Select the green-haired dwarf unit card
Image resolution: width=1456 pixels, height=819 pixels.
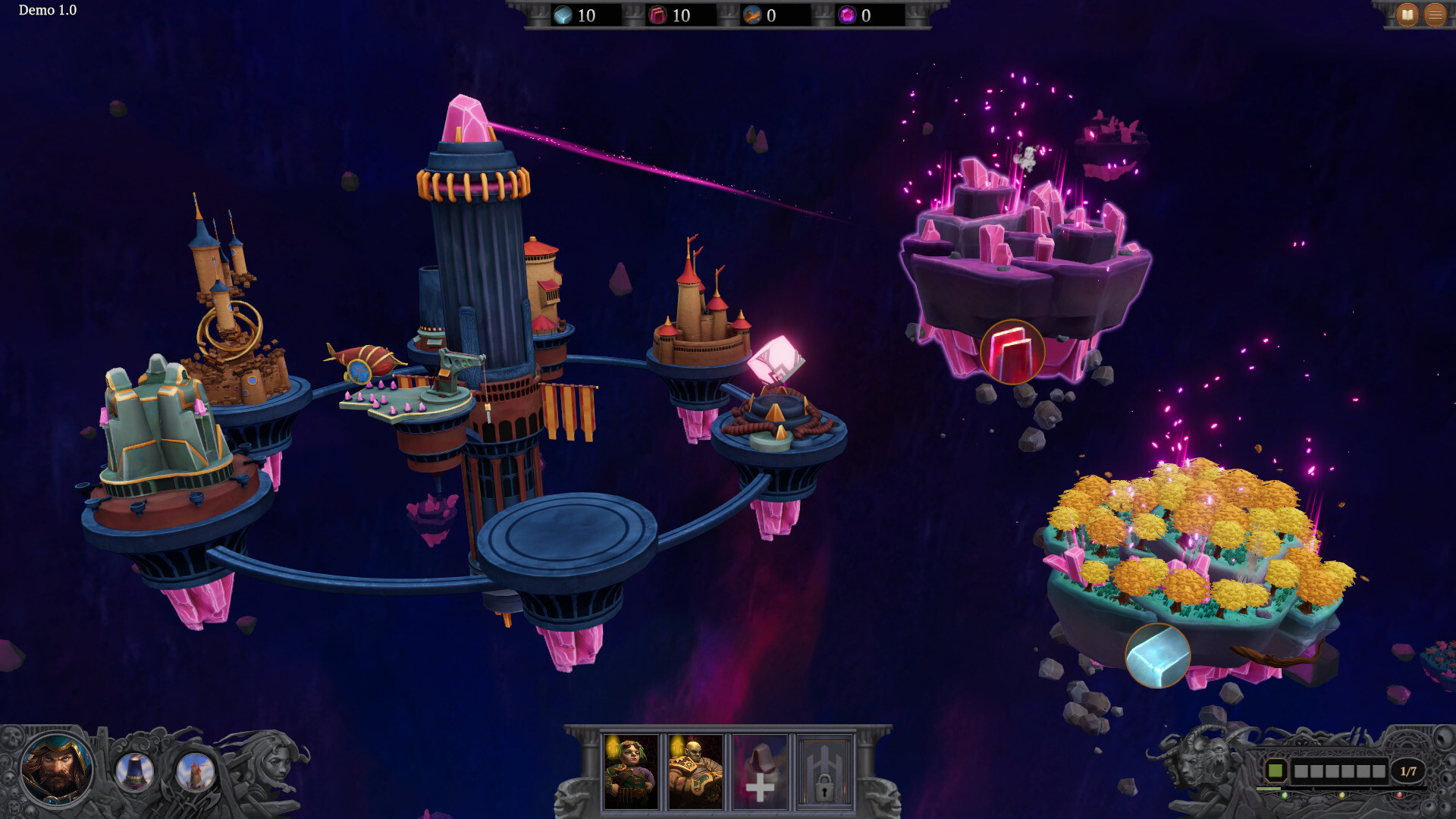(631, 772)
